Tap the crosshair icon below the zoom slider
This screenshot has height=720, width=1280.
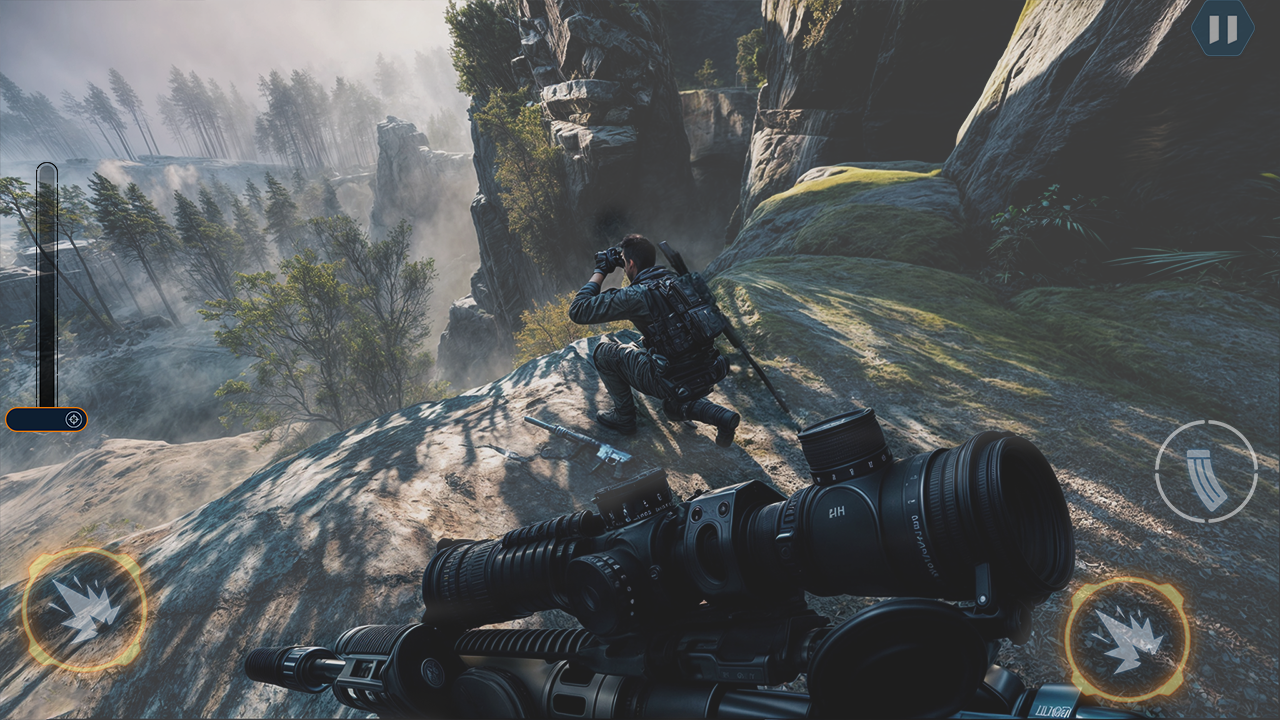coord(75,419)
